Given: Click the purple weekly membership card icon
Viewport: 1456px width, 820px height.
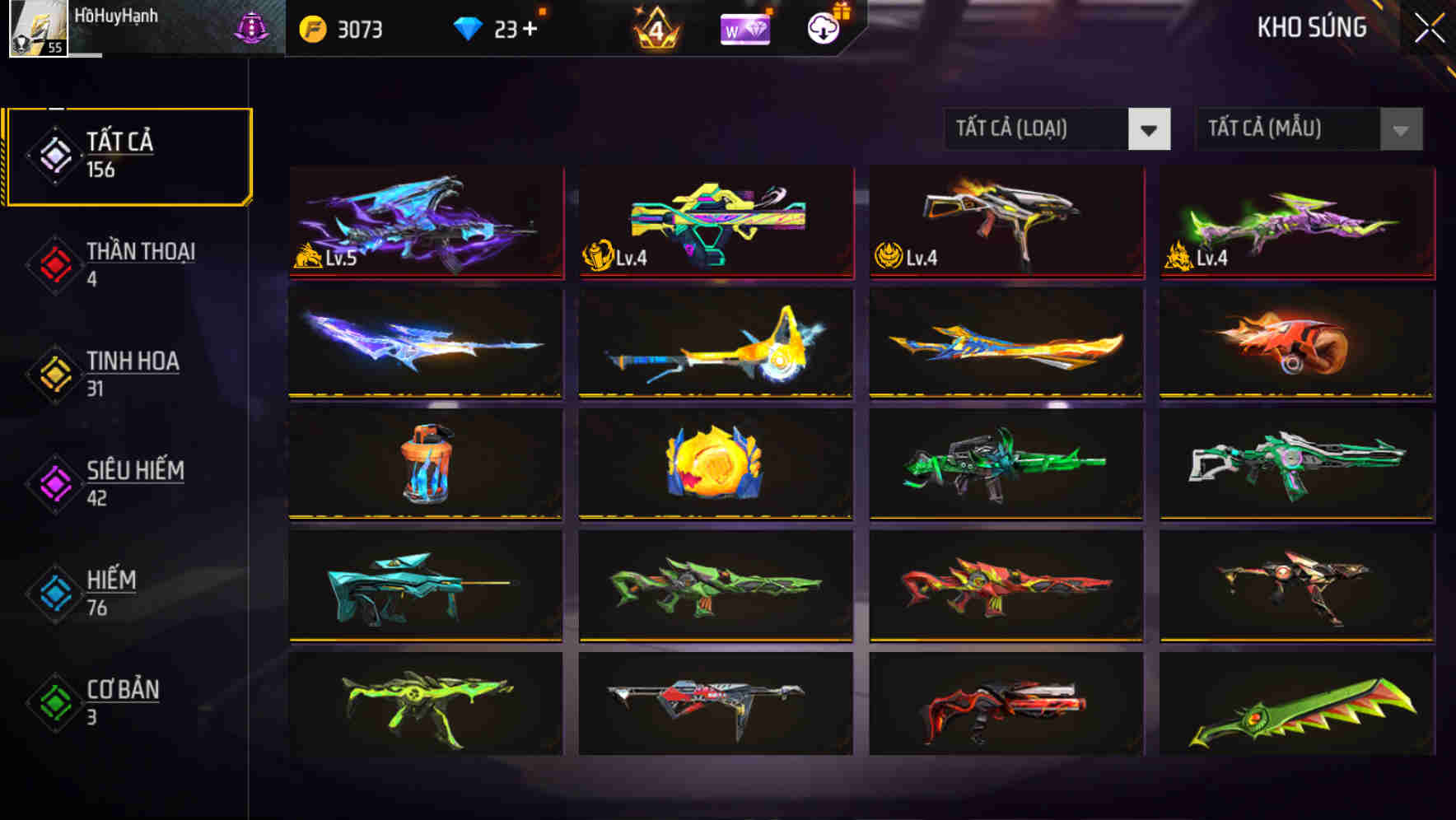Looking at the screenshot, I should 744,27.
